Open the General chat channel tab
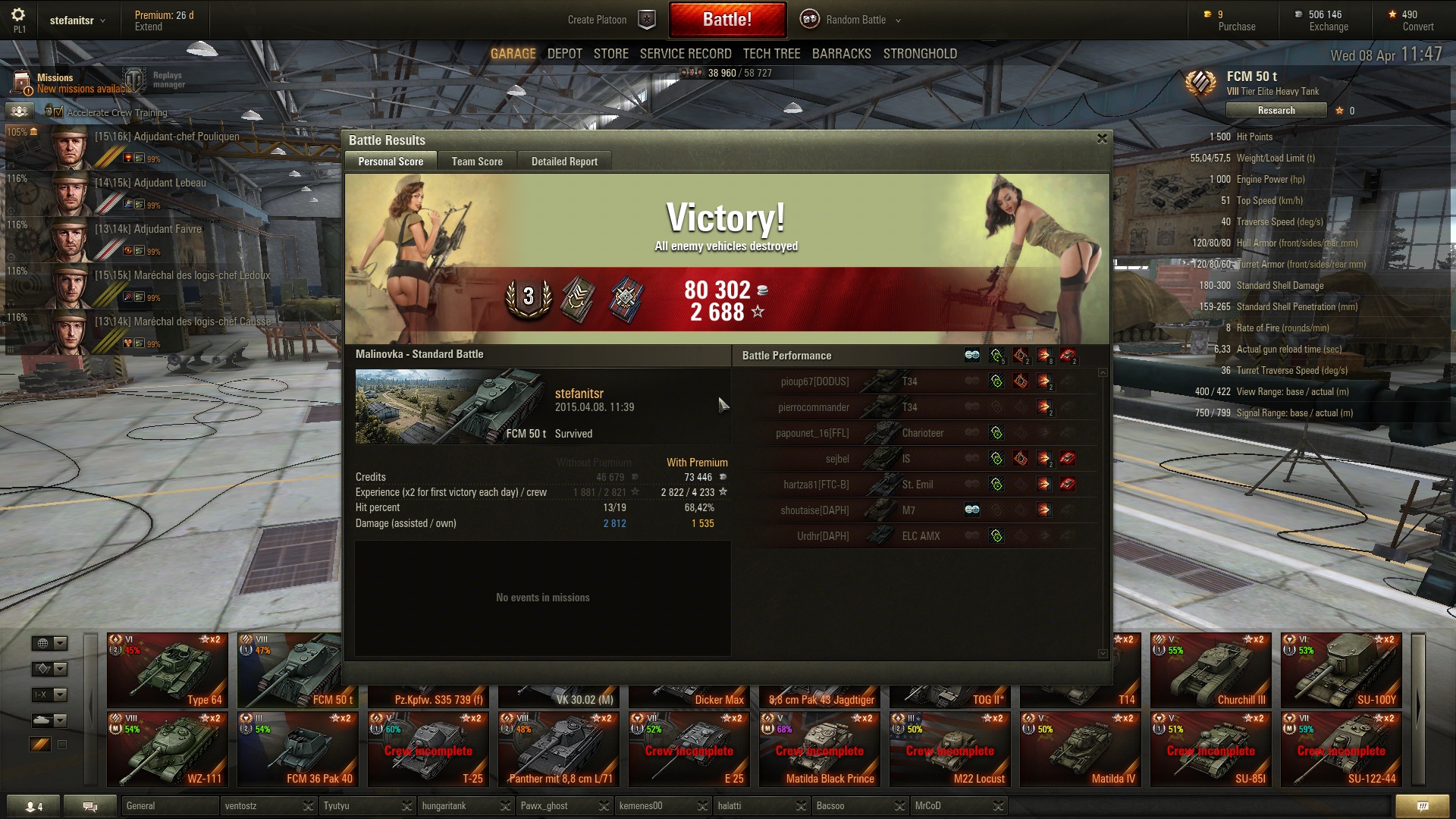The width and height of the screenshot is (1456, 819). coord(170,805)
